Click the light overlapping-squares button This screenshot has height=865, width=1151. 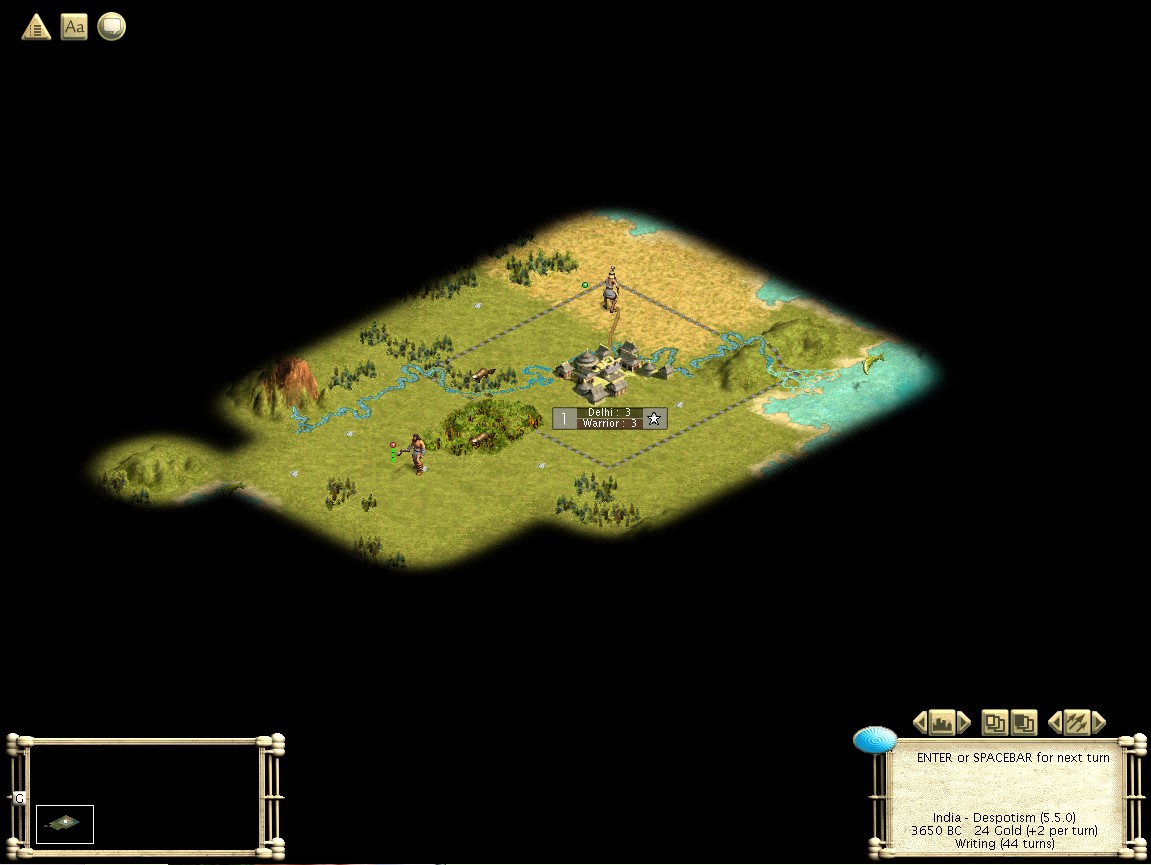click(994, 722)
